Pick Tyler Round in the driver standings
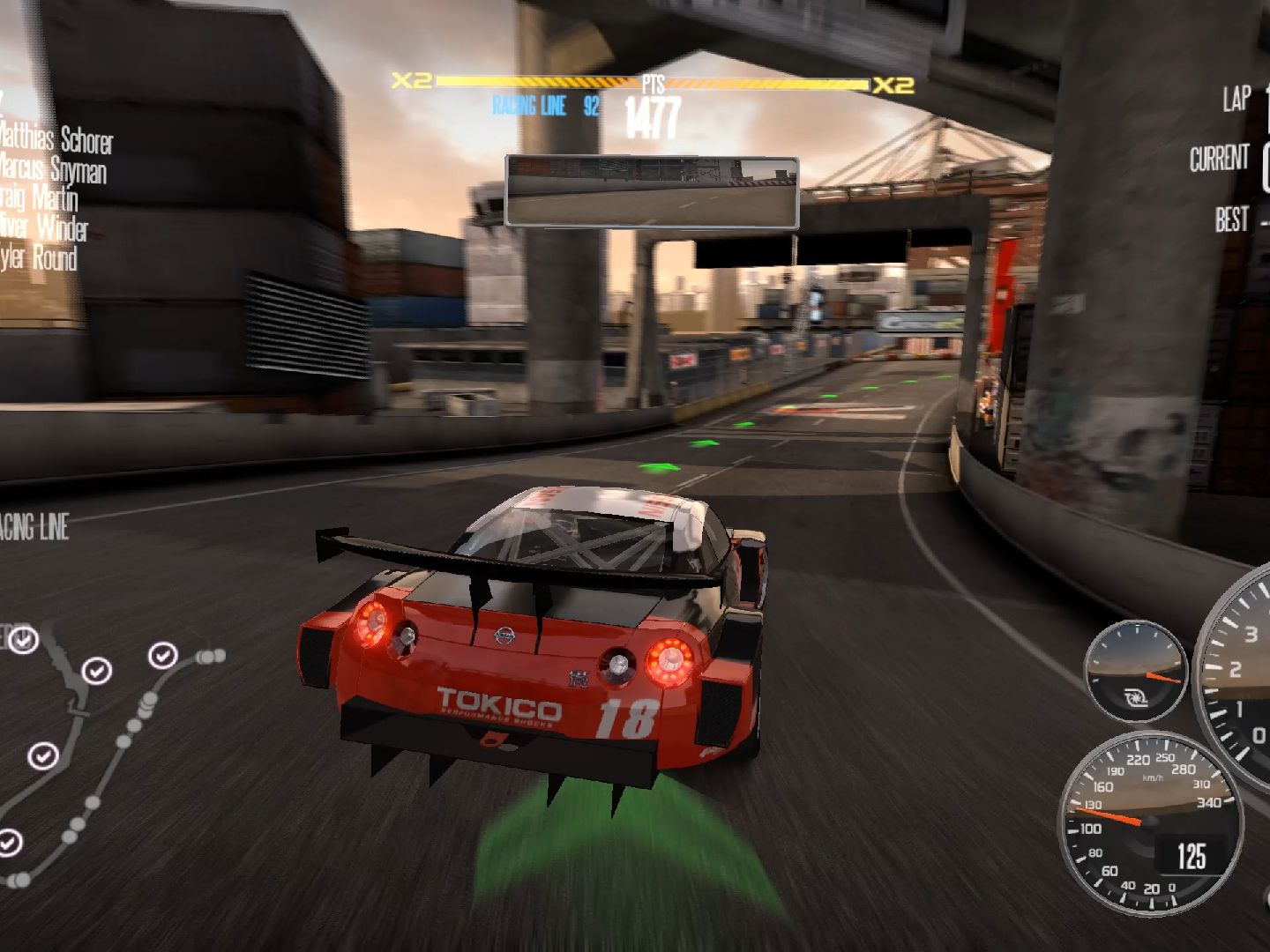Screen dimensions: 1270x952 pyautogui.click(x=39, y=258)
